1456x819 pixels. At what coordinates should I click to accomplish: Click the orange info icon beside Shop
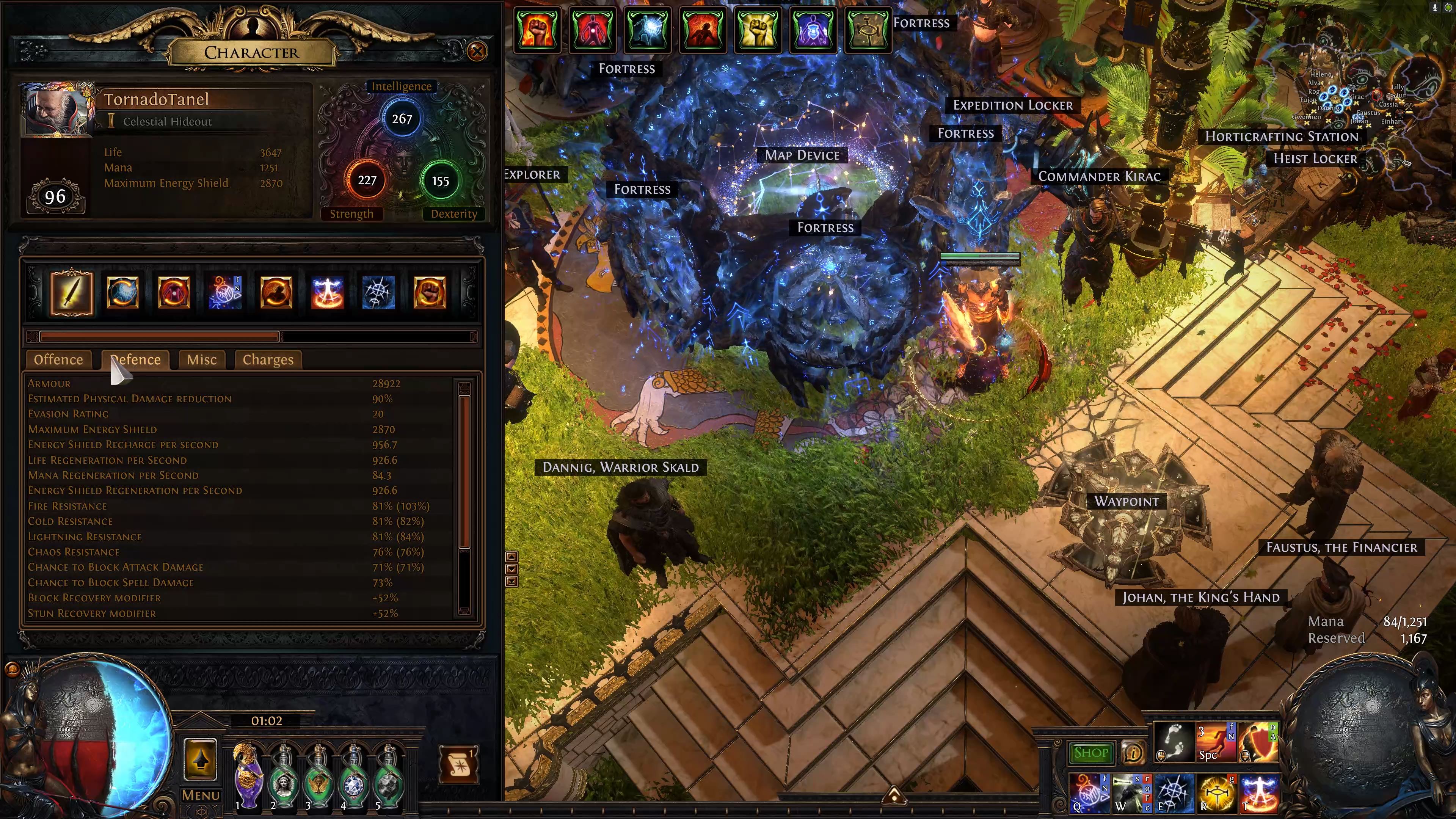click(x=1133, y=753)
